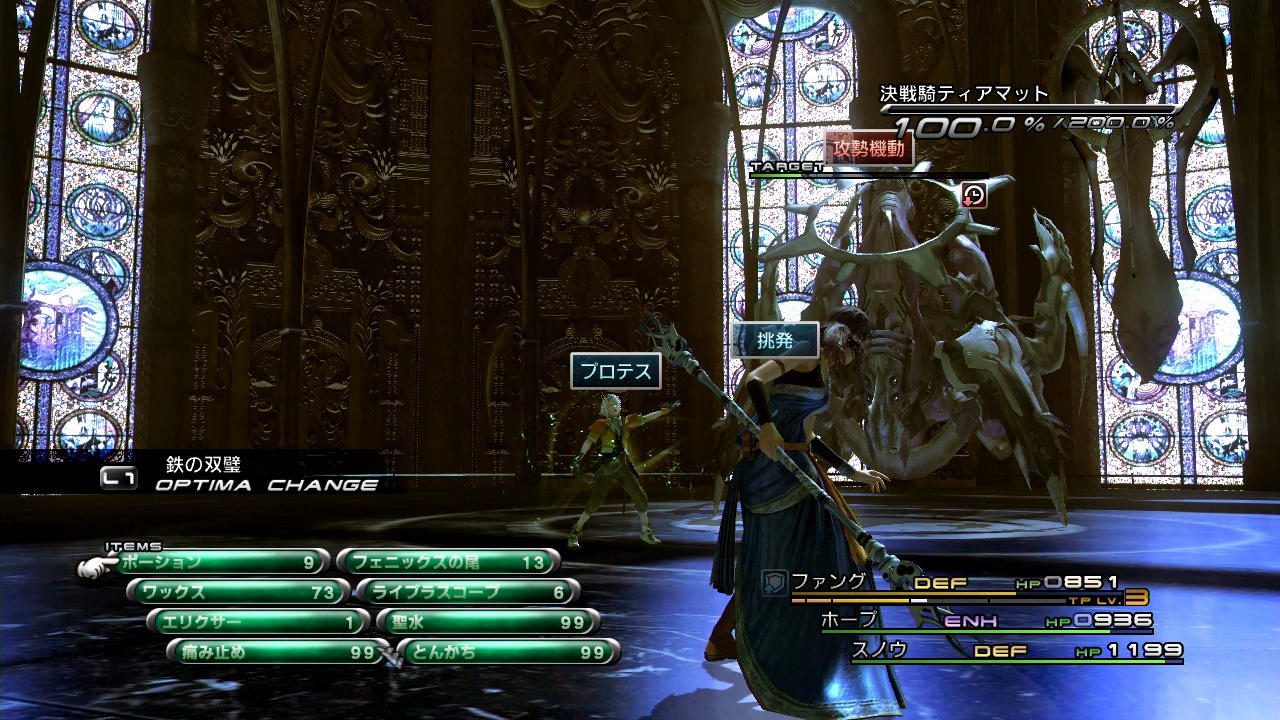Viewport: 1280px width, 720px height.
Task: Choose ワックス from the items list
Action: tap(238, 592)
